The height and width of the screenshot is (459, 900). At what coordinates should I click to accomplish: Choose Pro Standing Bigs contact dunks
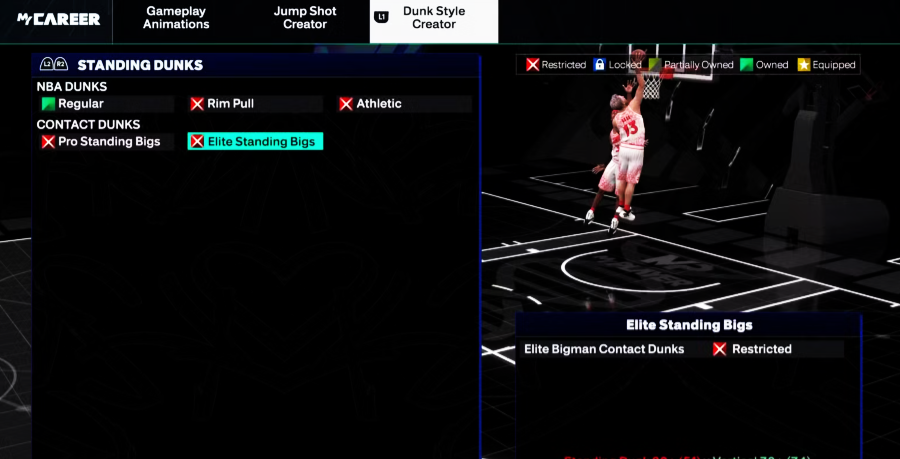click(x=105, y=142)
